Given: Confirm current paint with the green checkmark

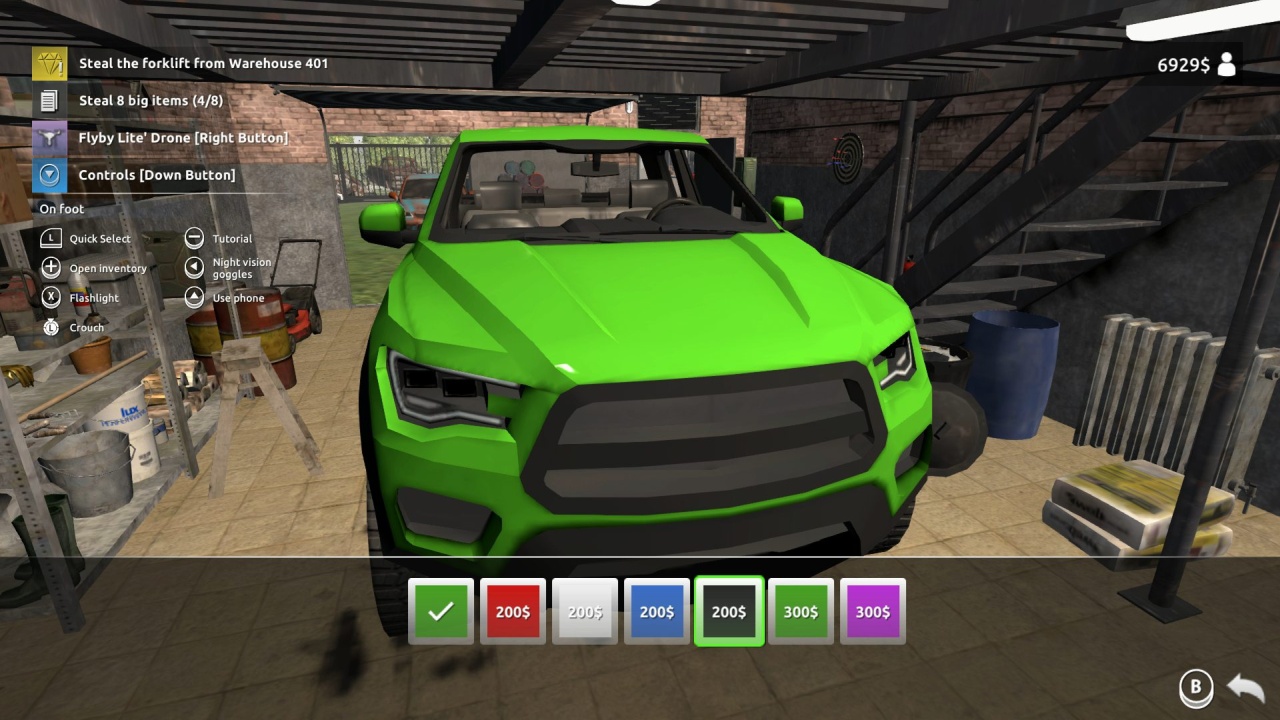Looking at the screenshot, I should [x=440, y=610].
